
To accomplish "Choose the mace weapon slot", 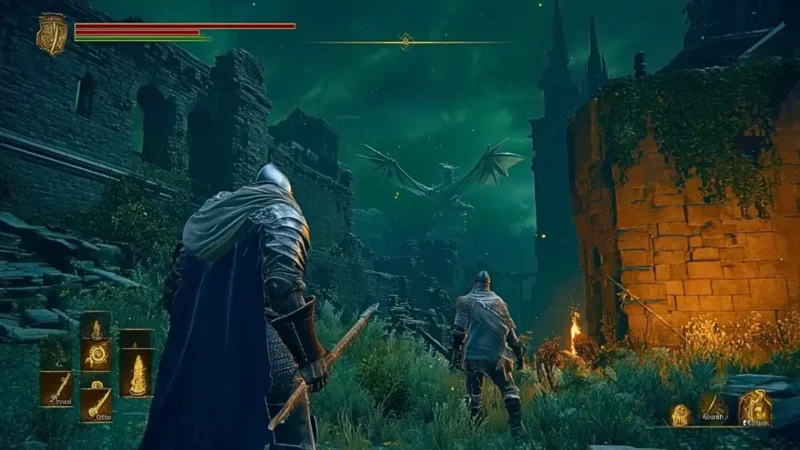I will [97, 402].
